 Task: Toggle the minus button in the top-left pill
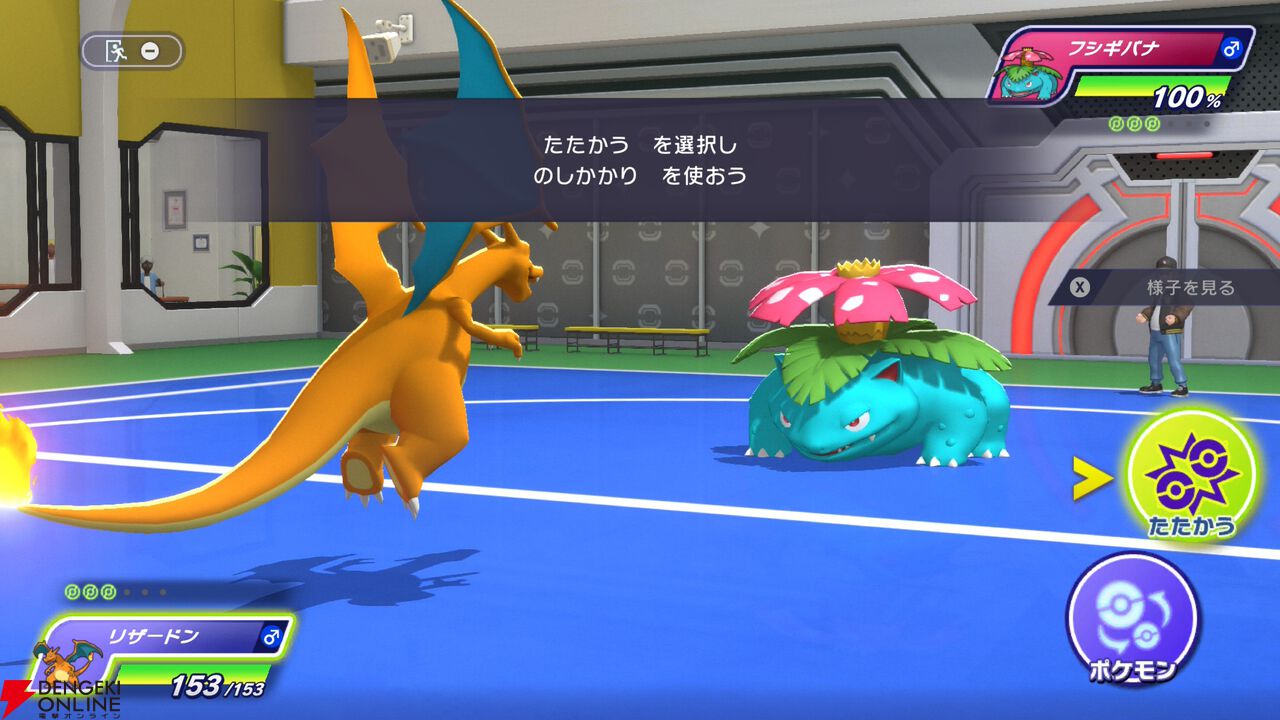(149, 49)
